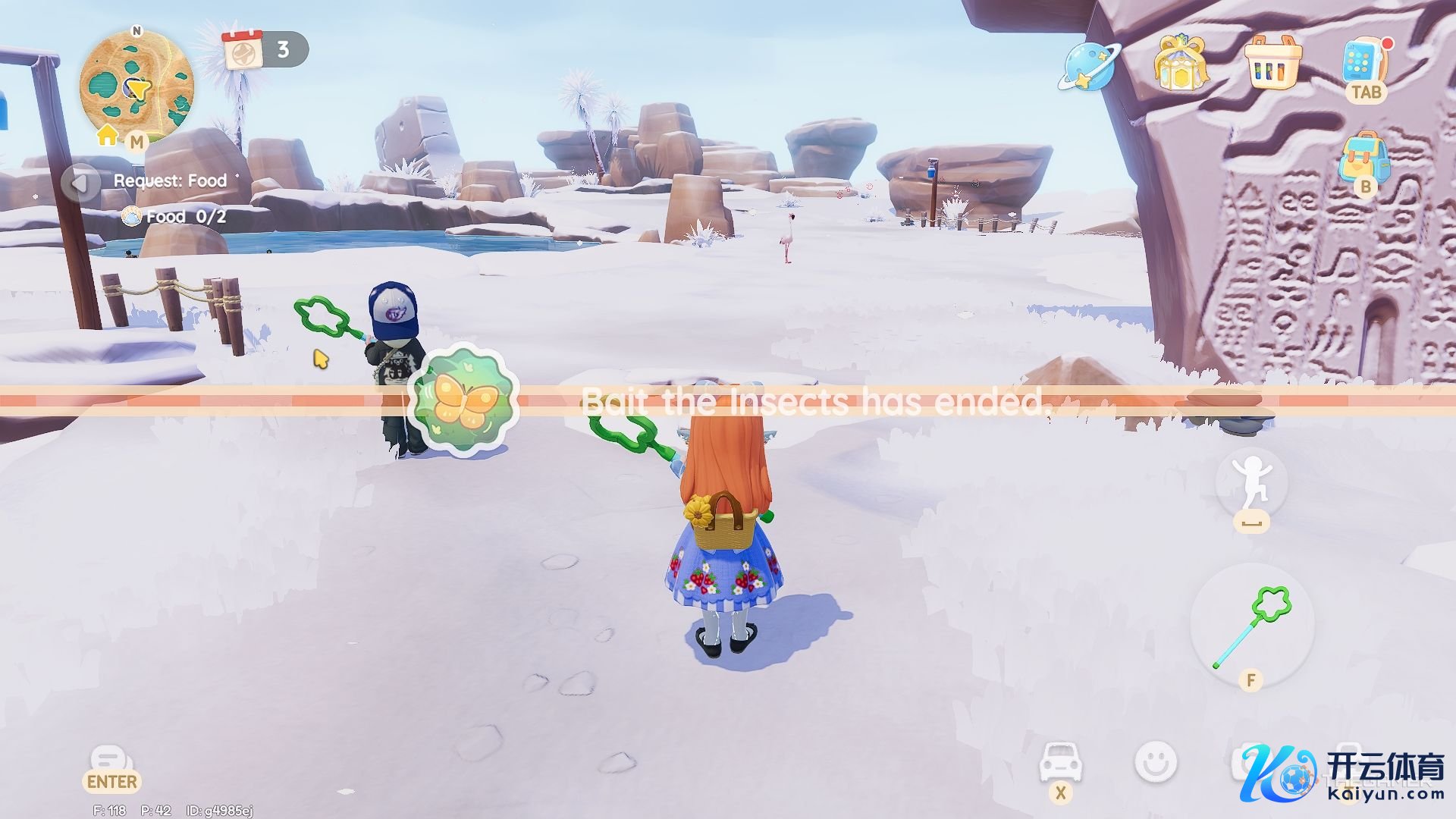Collapse the quest tracker with arrow button
This screenshot has height=819, width=1456.
[x=80, y=182]
